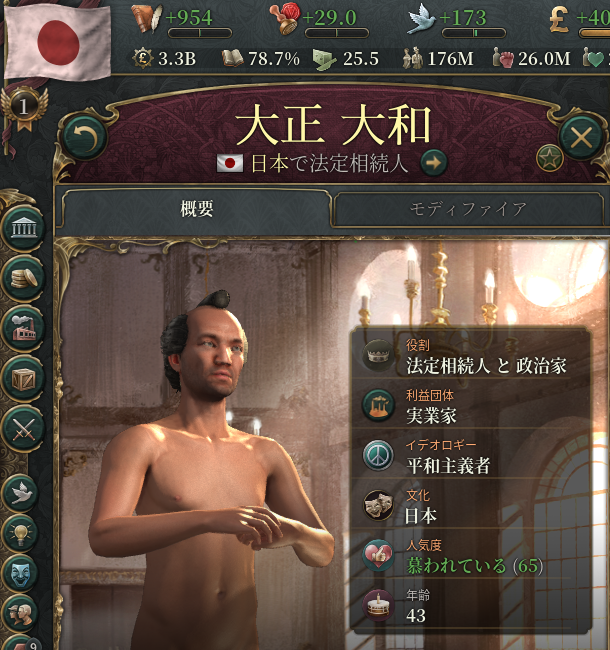Screen dimensions: 610x650
Task: Open the market panel with the crate icon
Action: click(23, 377)
